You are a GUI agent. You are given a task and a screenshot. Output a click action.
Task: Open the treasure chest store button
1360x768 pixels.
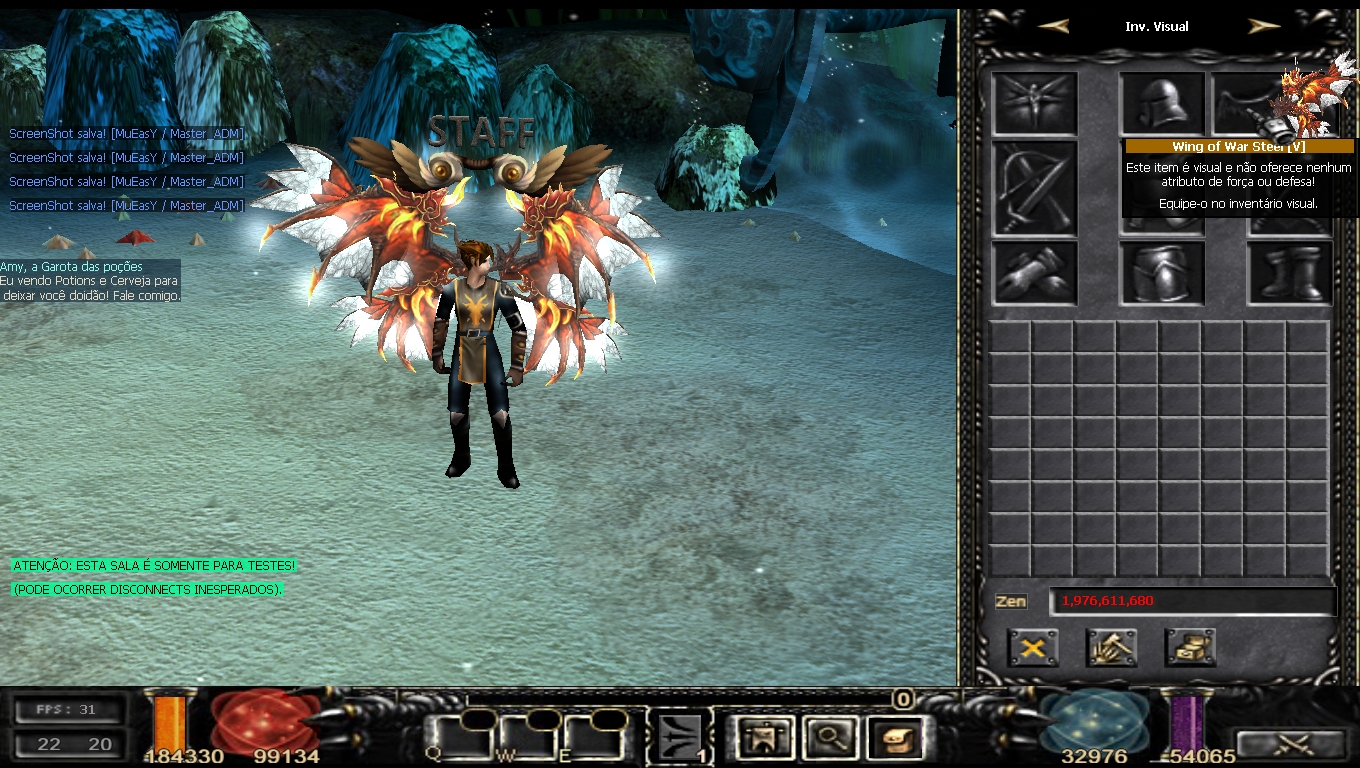[1190, 648]
